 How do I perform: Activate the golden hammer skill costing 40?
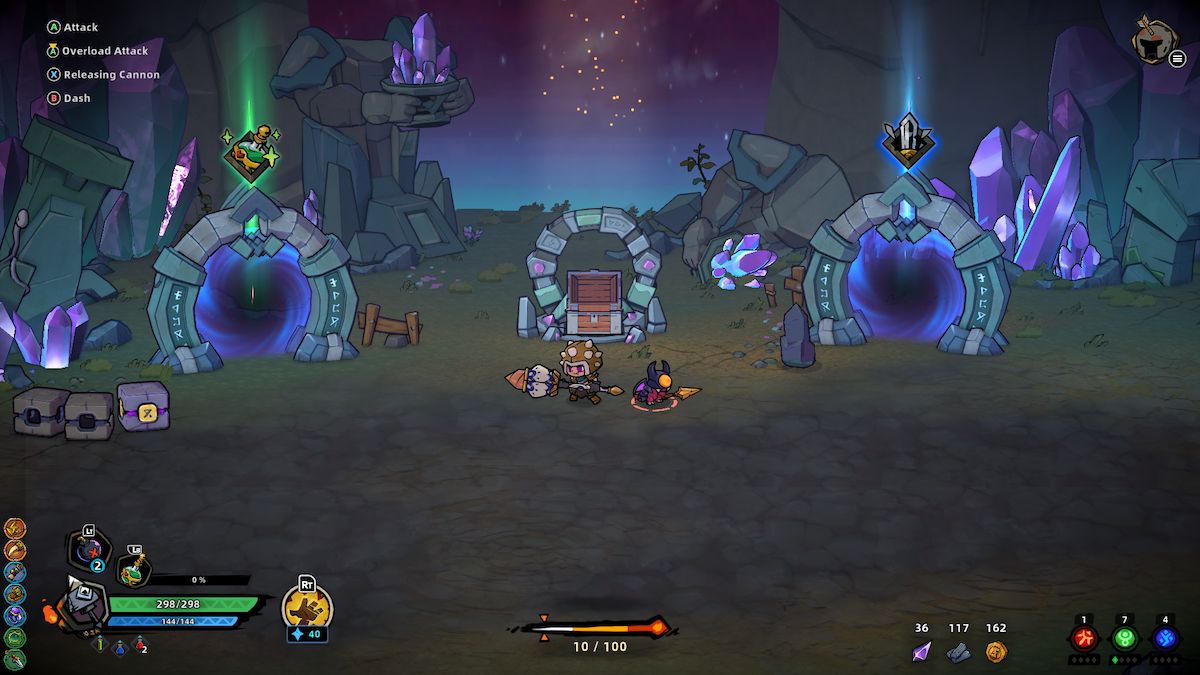pos(306,603)
